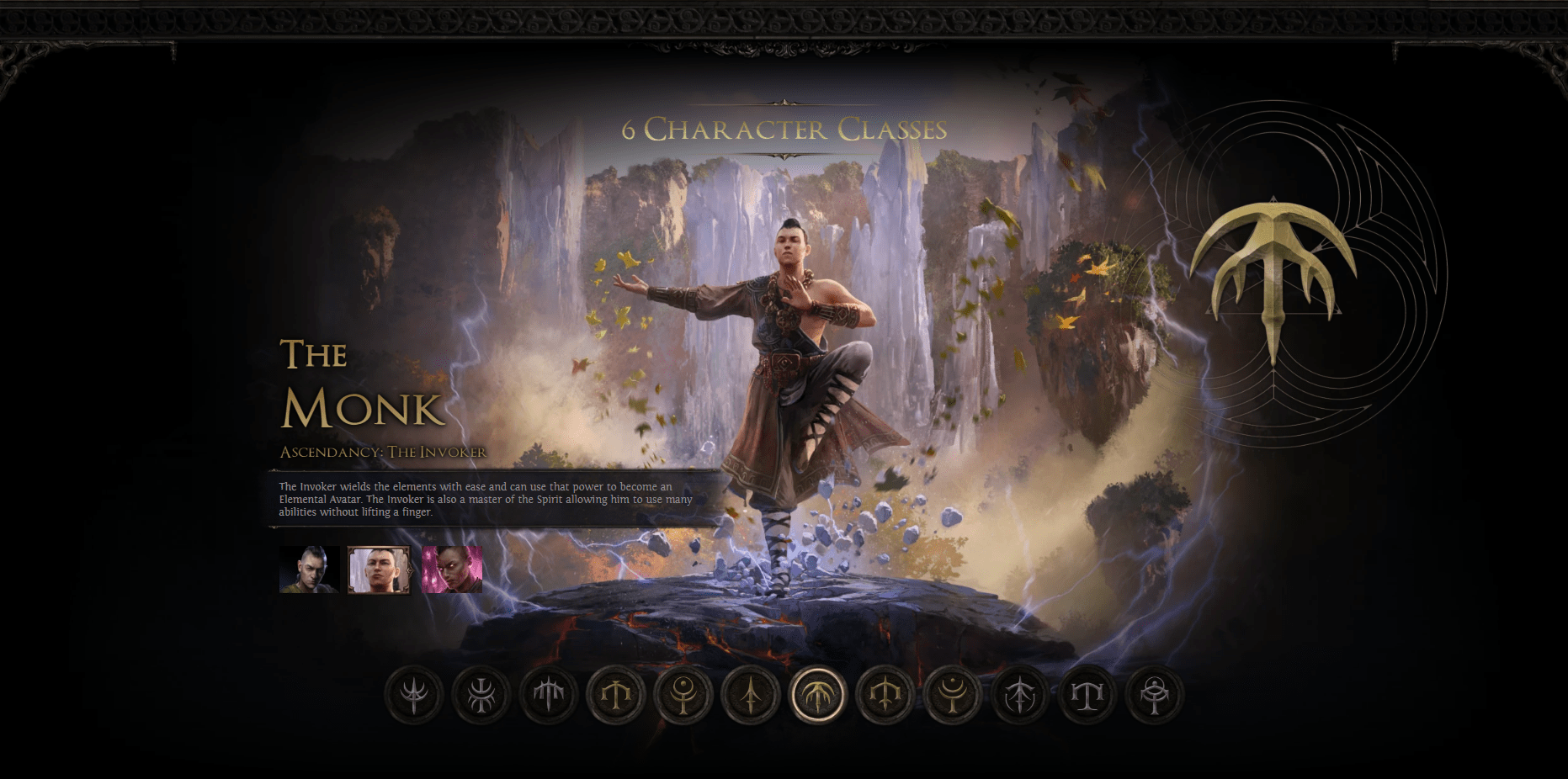This screenshot has width=1568, height=779.
Task: Click the twisted silver sigil class icon
Action: [480, 694]
